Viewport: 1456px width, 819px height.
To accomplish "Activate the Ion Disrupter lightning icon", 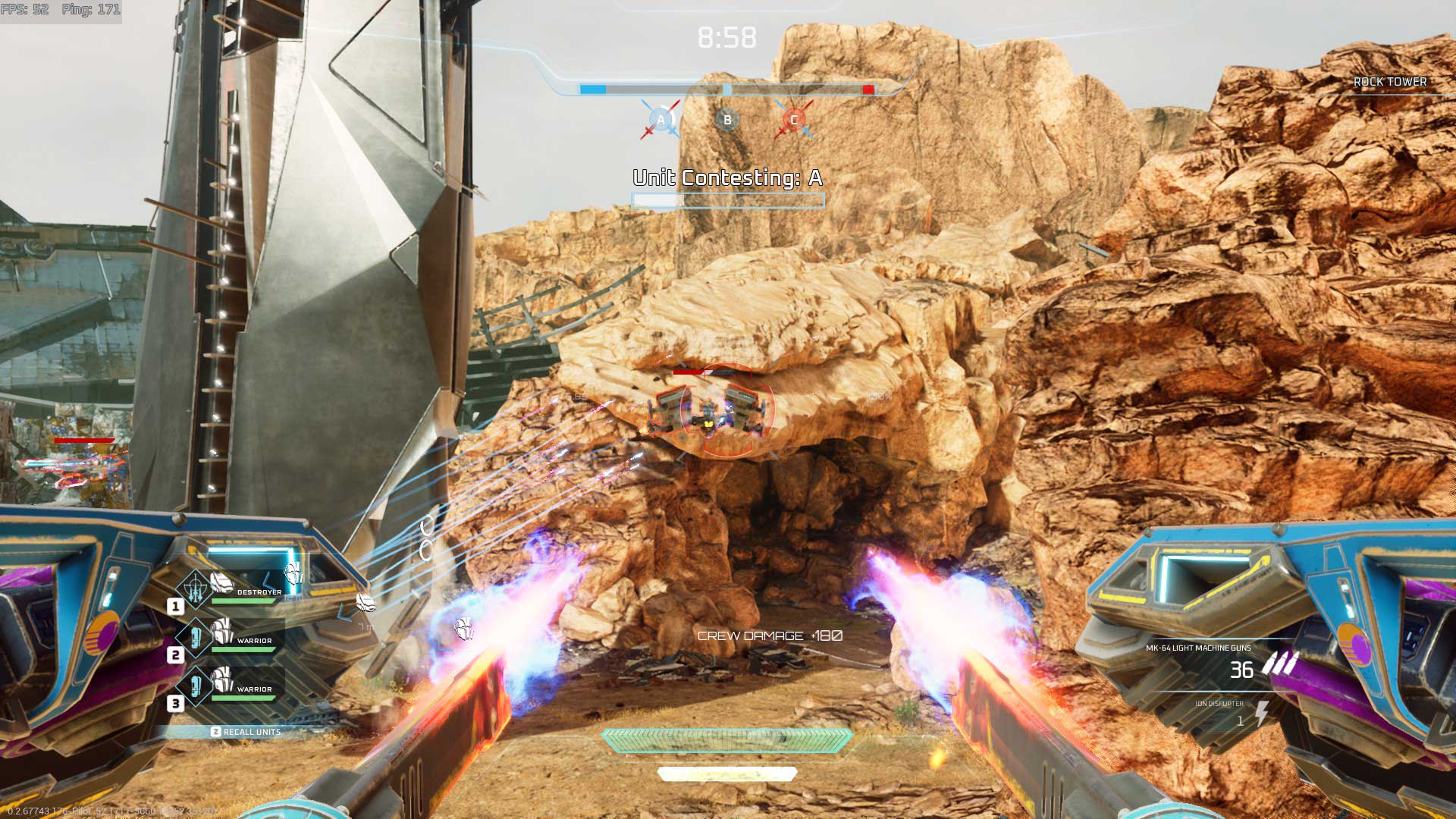I will (1261, 714).
